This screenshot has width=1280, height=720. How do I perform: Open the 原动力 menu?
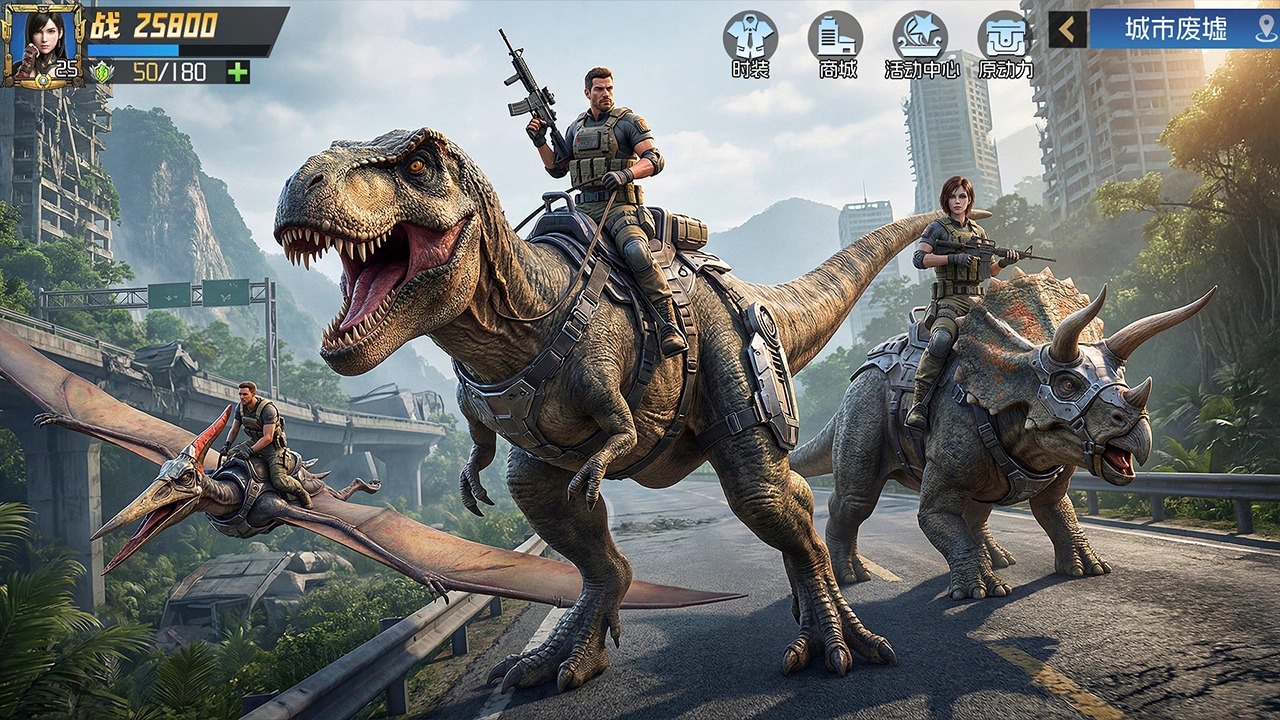pyautogui.click(x=1005, y=44)
